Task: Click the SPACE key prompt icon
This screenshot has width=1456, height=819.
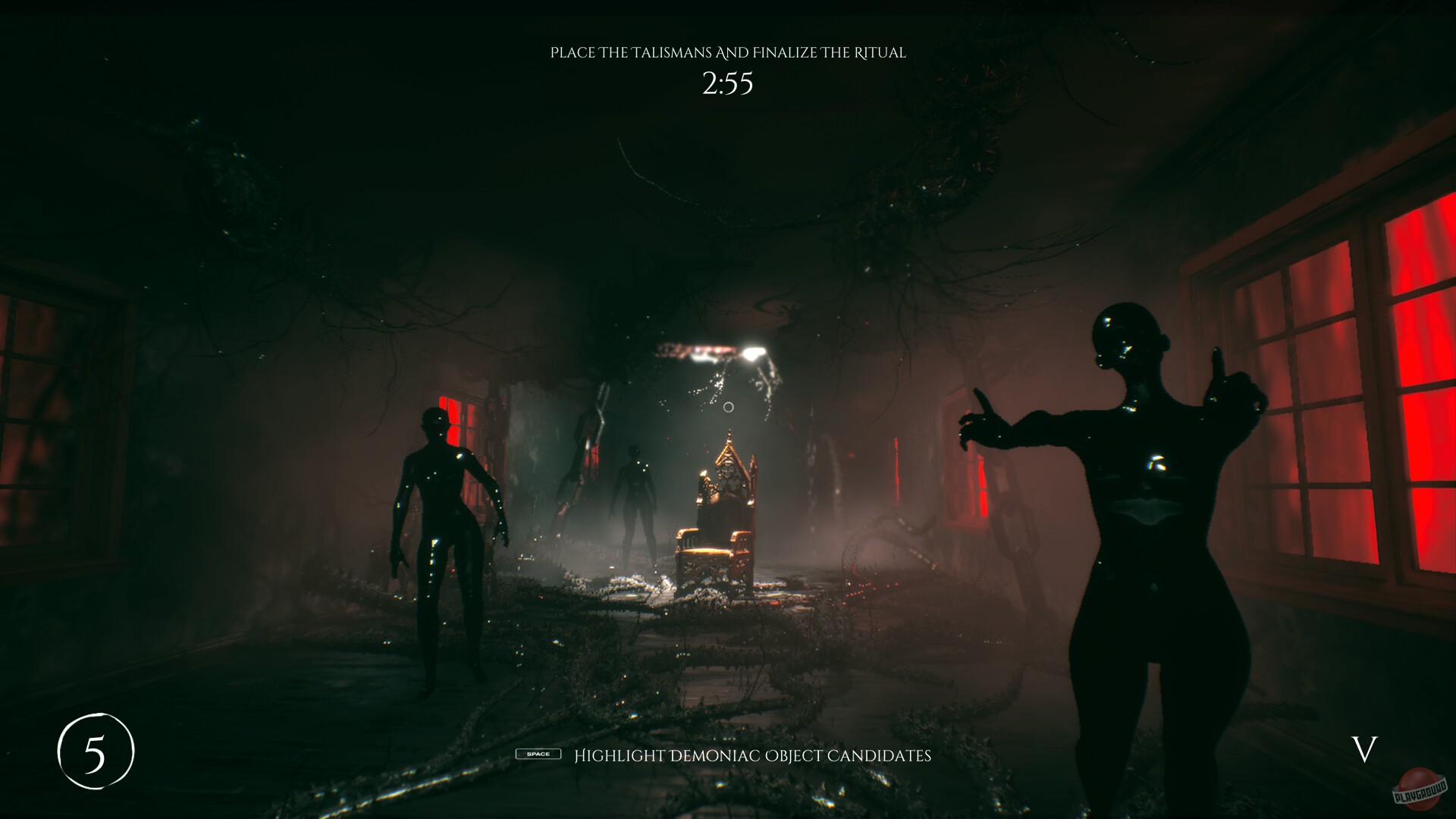Action: pos(538,755)
